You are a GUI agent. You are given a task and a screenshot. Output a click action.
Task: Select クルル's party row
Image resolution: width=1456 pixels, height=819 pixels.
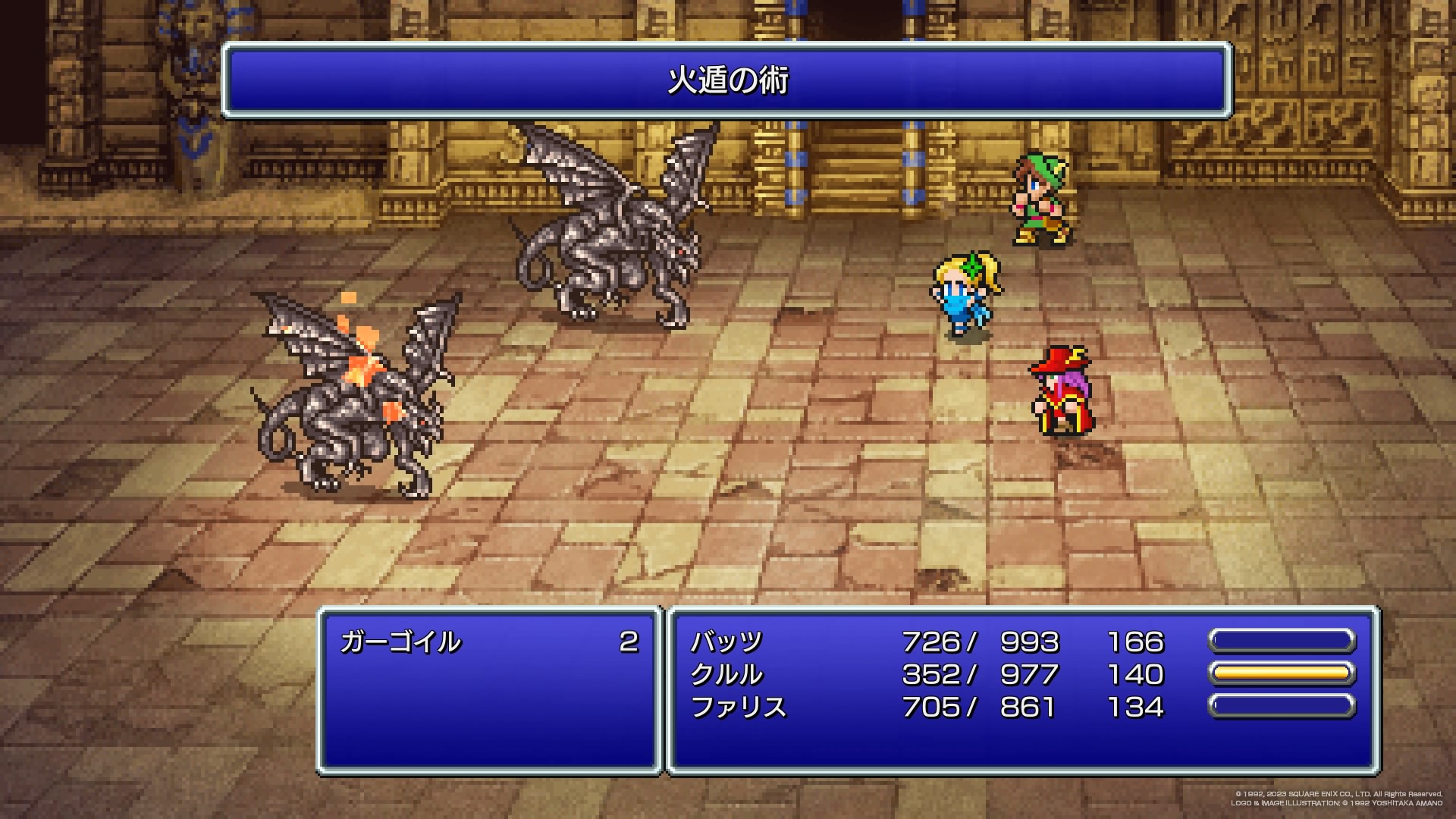point(726,675)
